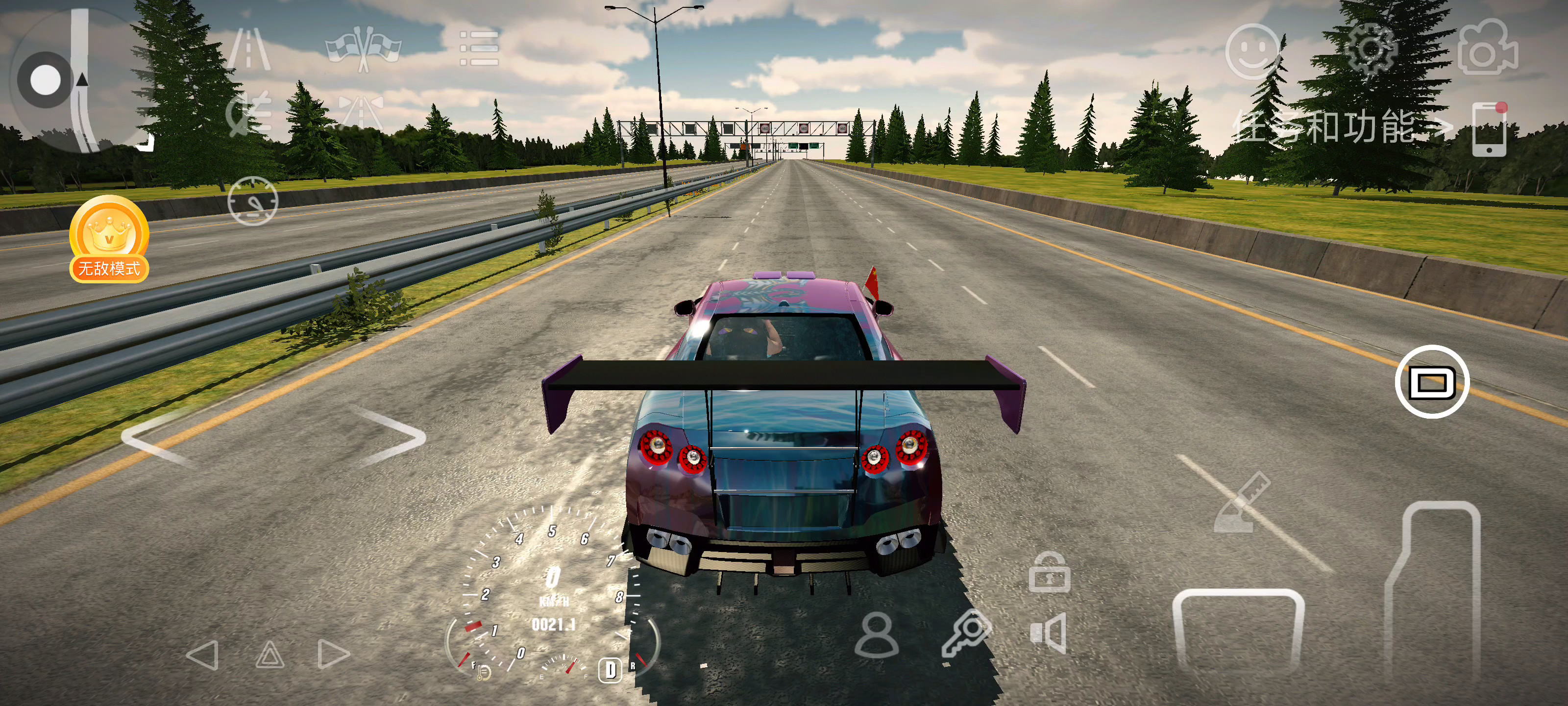Screen dimensions: 1568x706
Task: Open the emoji smiley face menu
Action: coord(1252,52)
